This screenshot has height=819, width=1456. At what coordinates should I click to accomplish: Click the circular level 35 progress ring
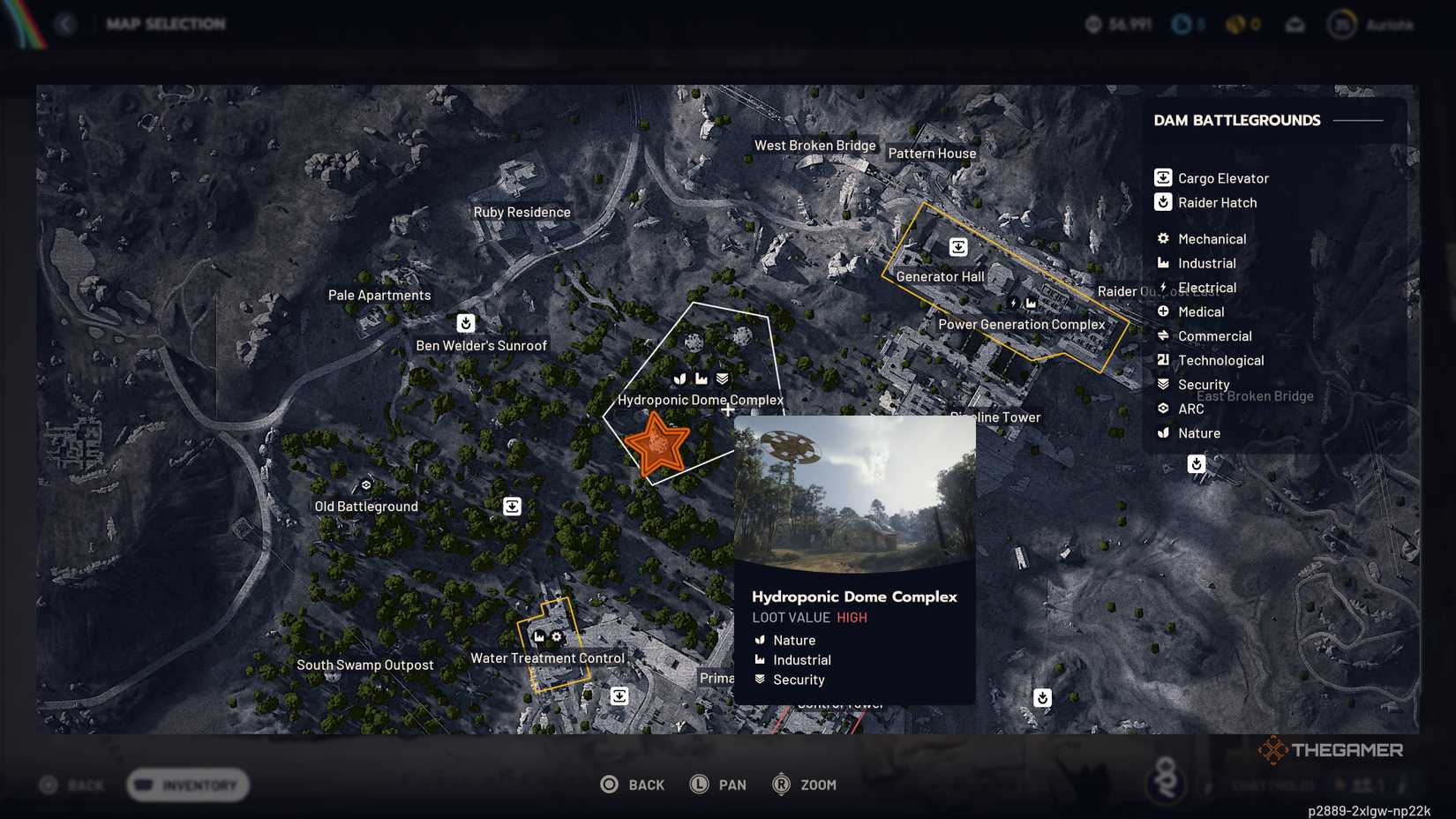point(1342,26)
